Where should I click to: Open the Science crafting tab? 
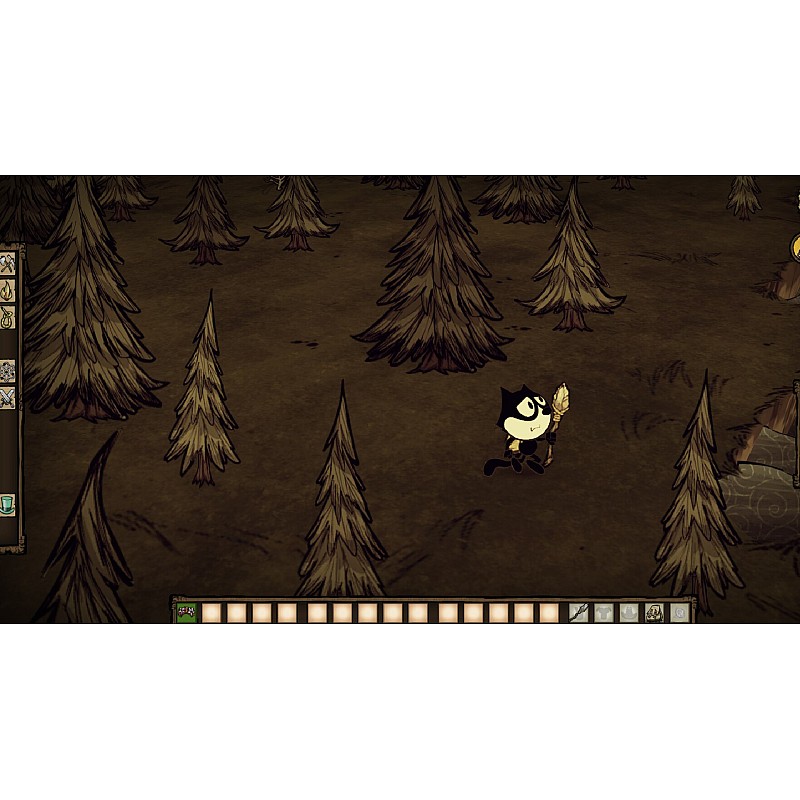click(8, 371)
